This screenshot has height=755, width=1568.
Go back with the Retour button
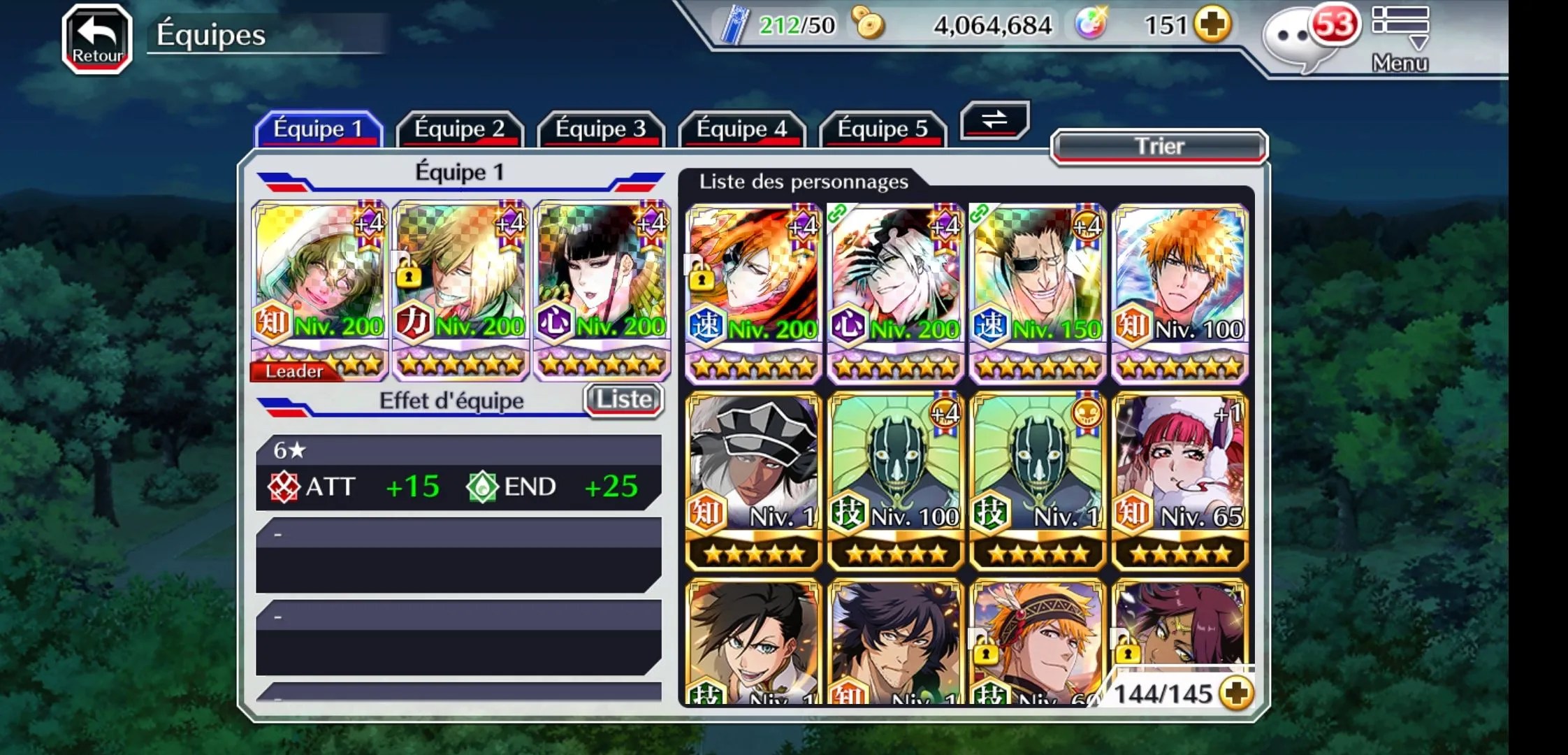(97, 39)
